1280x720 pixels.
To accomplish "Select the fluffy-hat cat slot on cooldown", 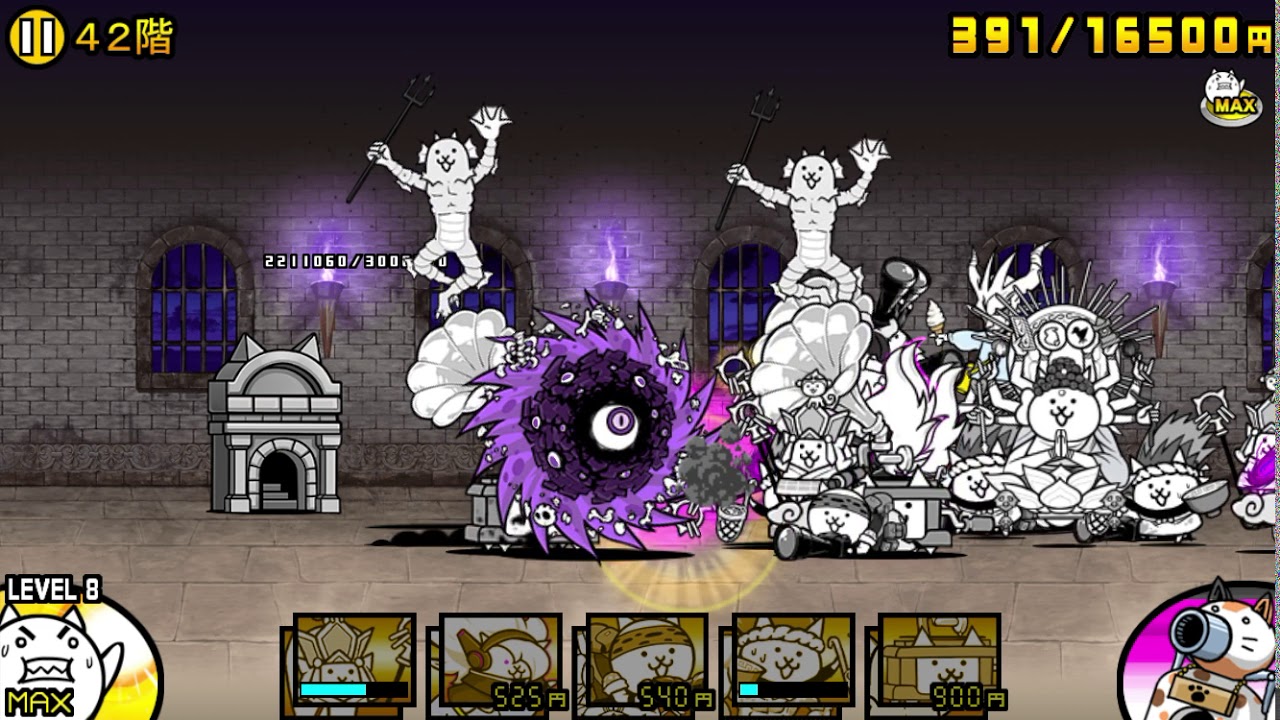I will pyautogui.click(x=793, y=660).
